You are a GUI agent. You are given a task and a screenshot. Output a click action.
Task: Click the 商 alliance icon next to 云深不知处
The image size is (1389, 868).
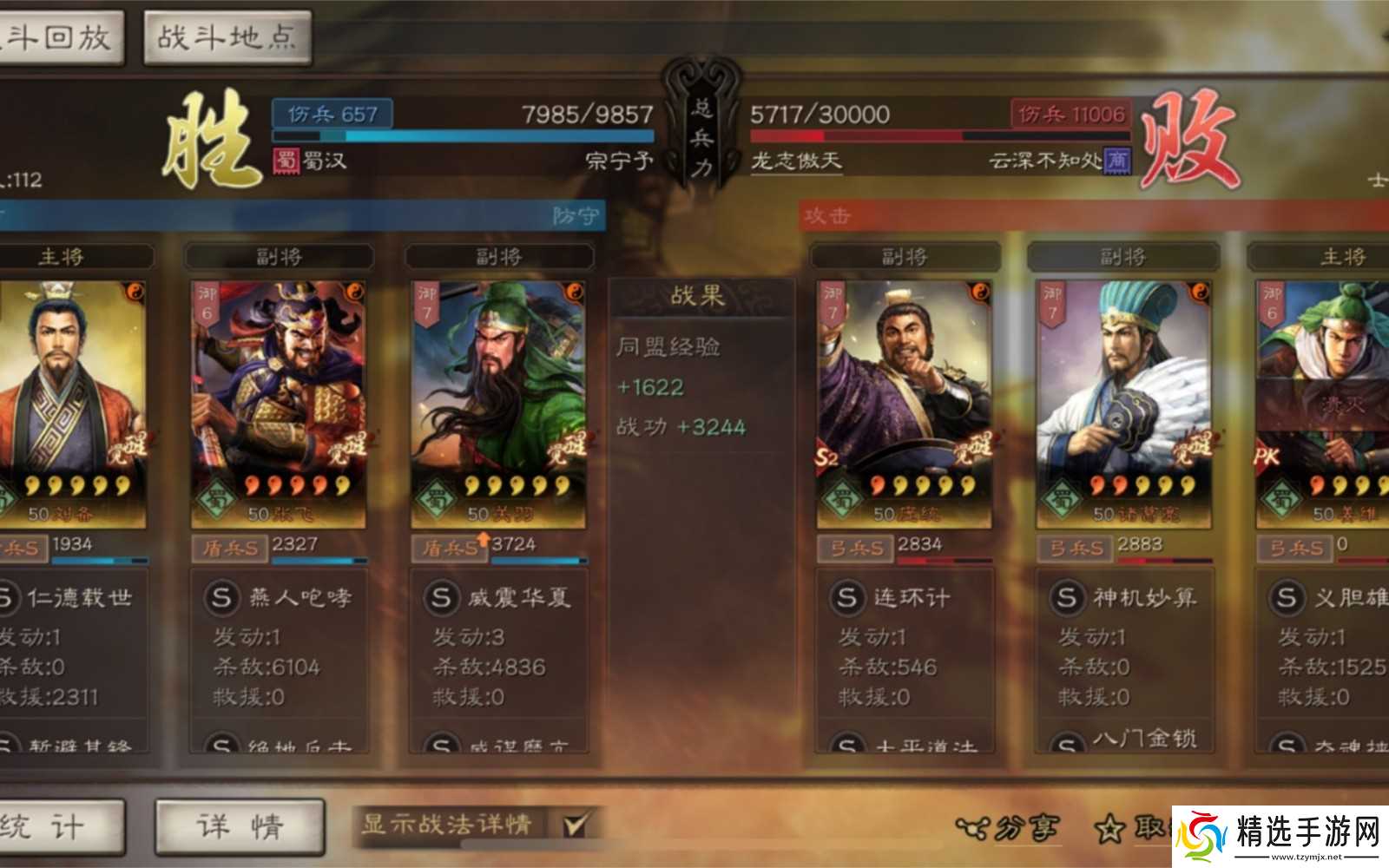coord(1114,161)
